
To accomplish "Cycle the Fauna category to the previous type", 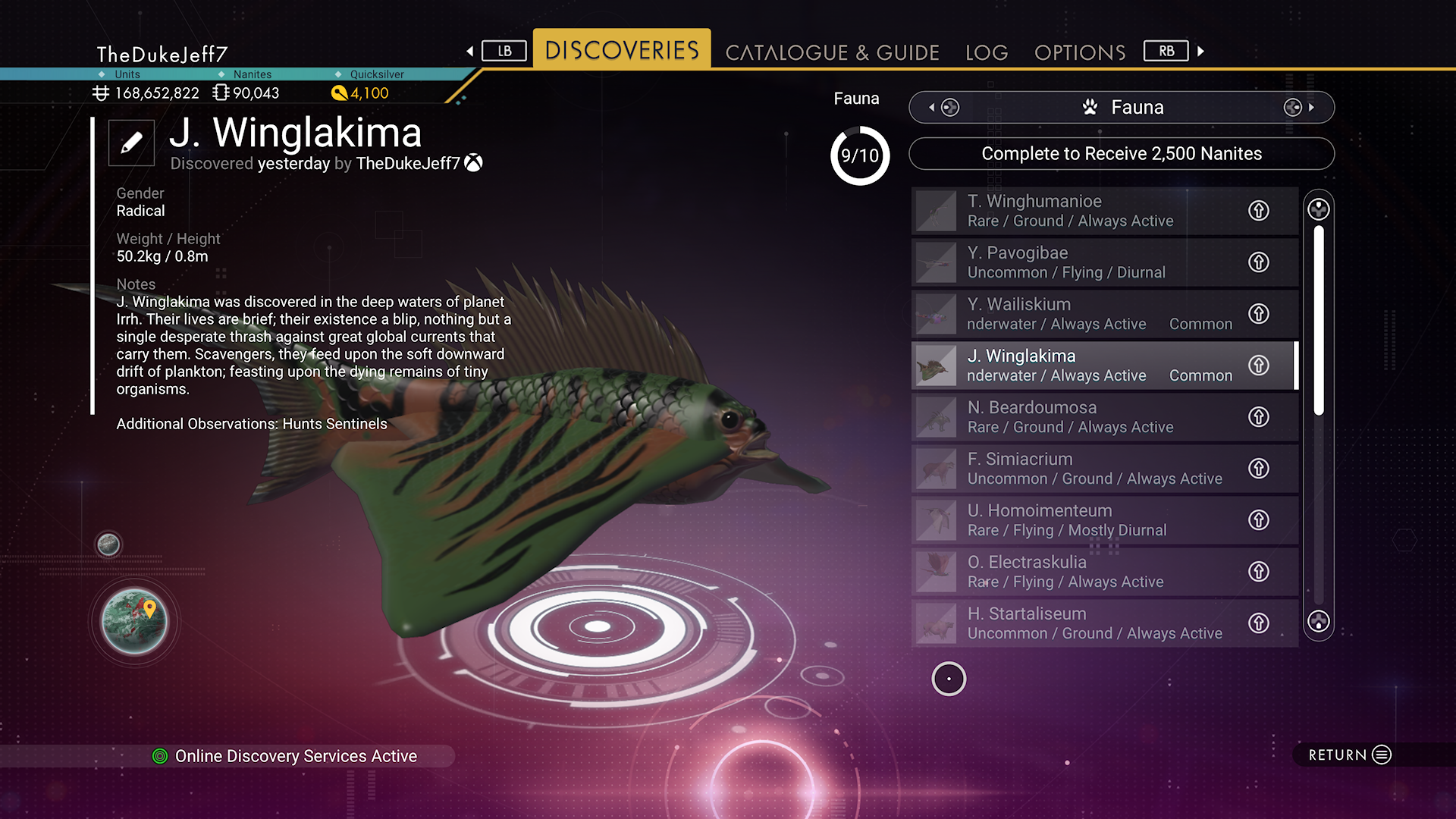I will pos(943,108).
